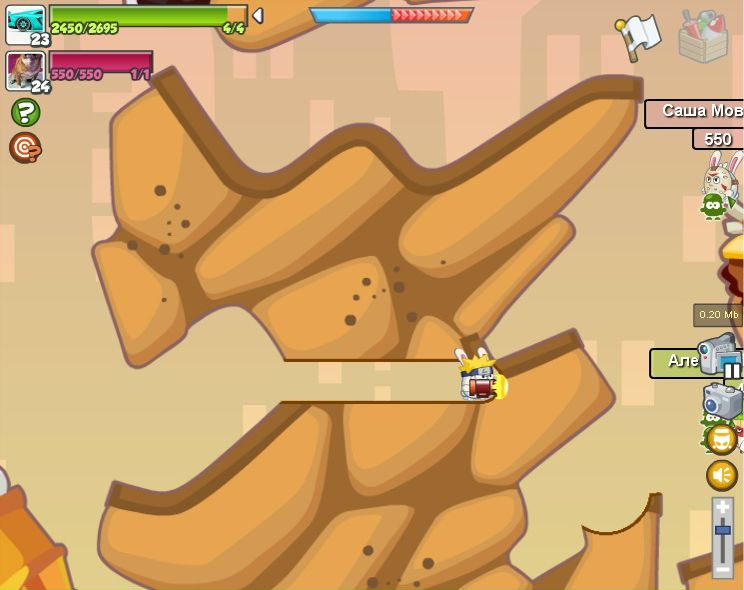
Task: Click the blue zoom slider handle
Action: pyautogui.click(x=722, y=530)
